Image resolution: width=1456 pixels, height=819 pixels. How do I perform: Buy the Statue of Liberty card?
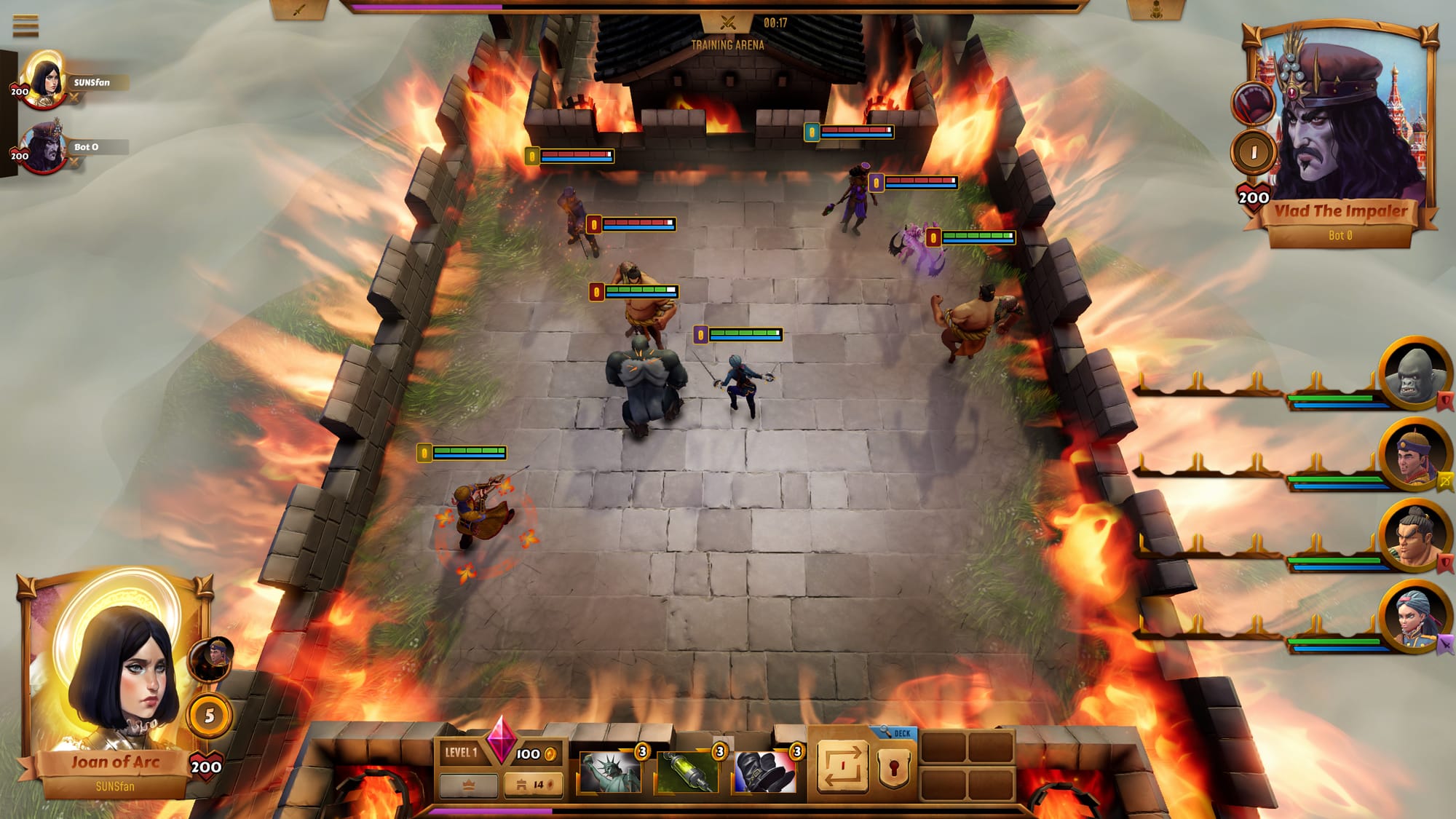pos(610,772)
